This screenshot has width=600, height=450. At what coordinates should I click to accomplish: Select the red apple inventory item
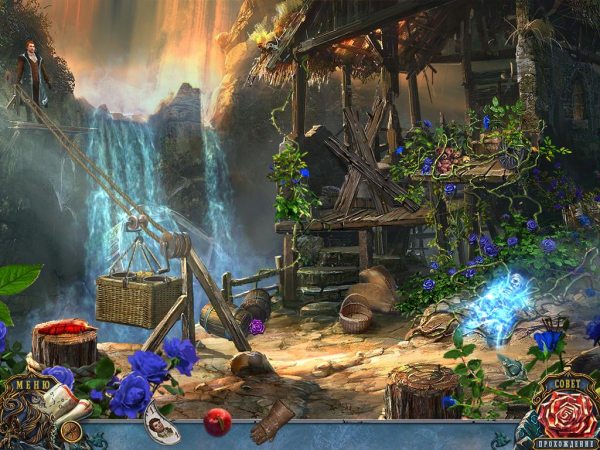[217, 422]
